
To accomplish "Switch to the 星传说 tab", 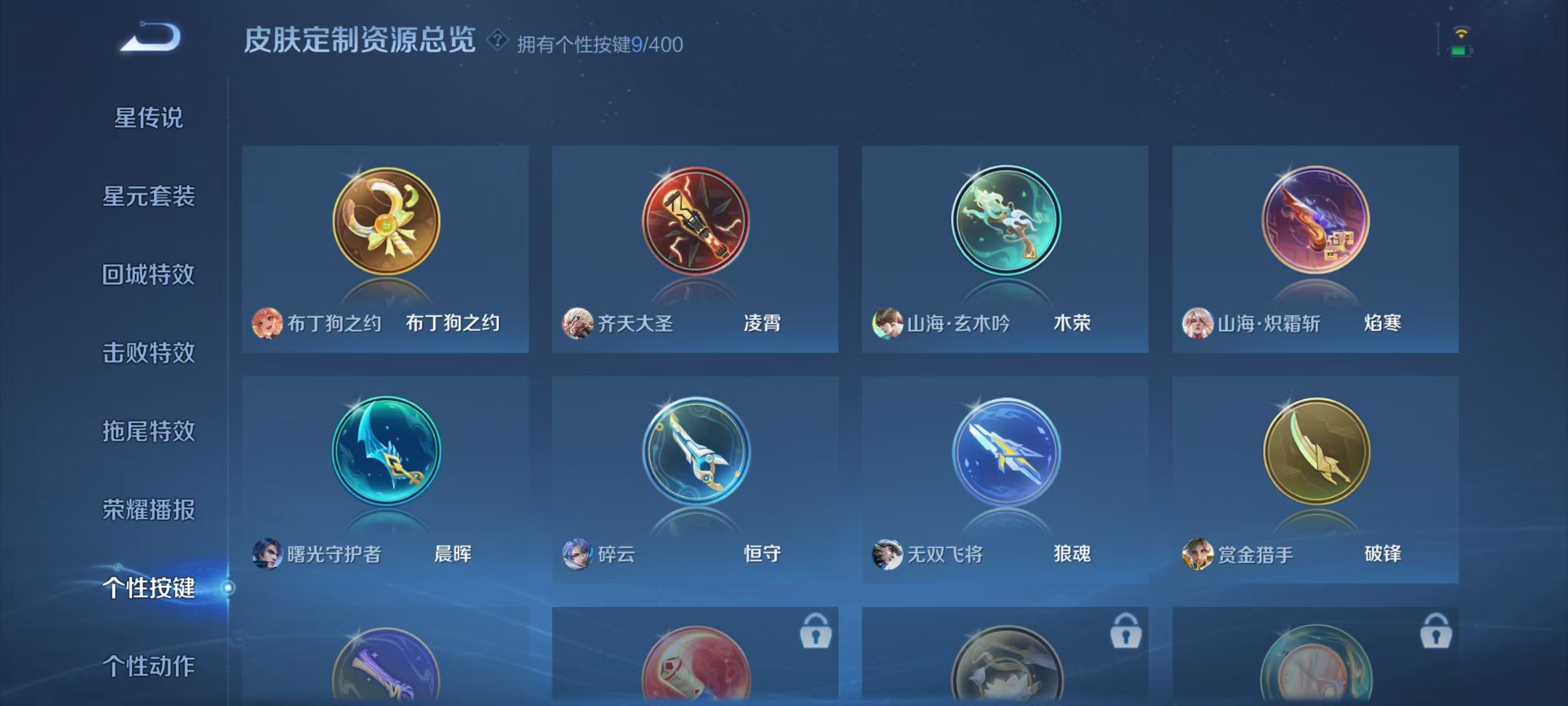I will click(149, 117).
